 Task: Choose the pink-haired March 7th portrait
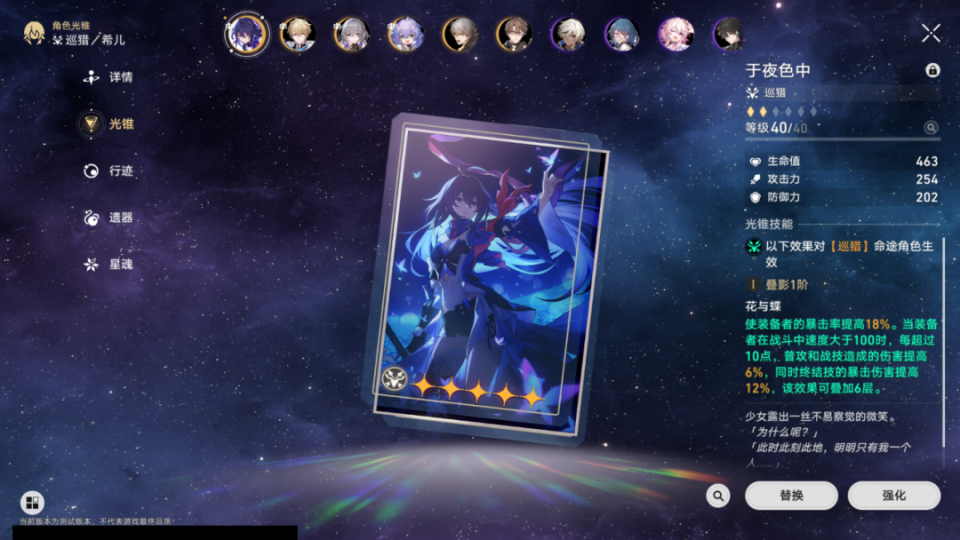pyautogui.click(x=676, y=34)
